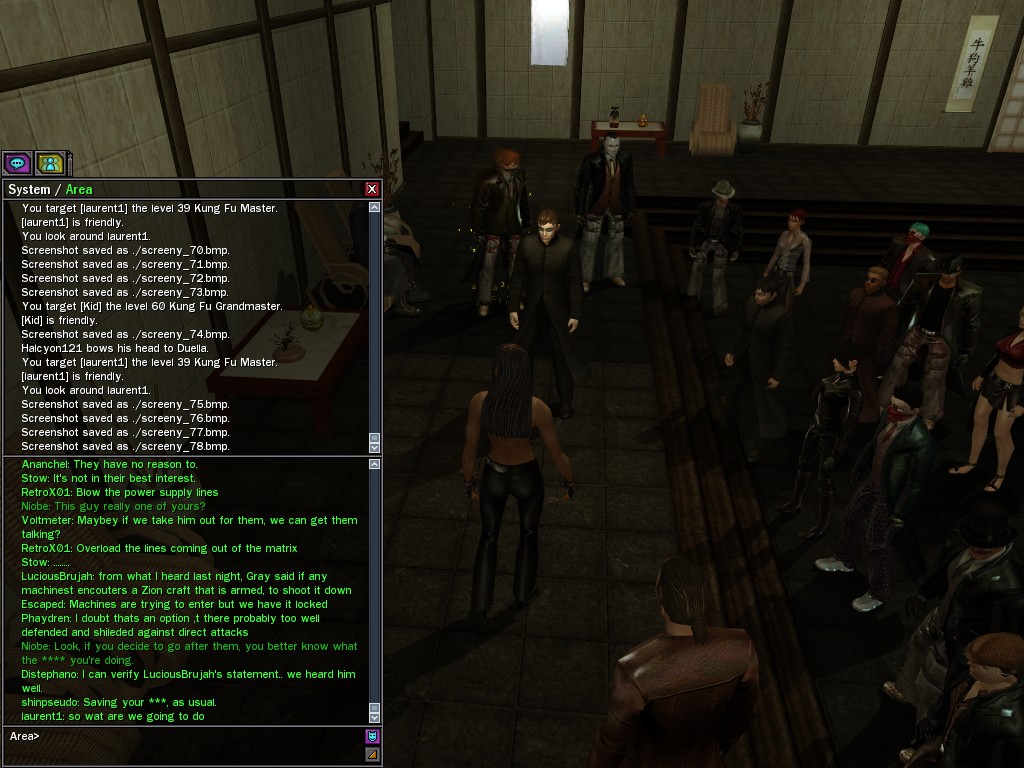Screen dimensions: 1024x768
Task: Click the orange triangle resize icon
Action: point(372,754)
